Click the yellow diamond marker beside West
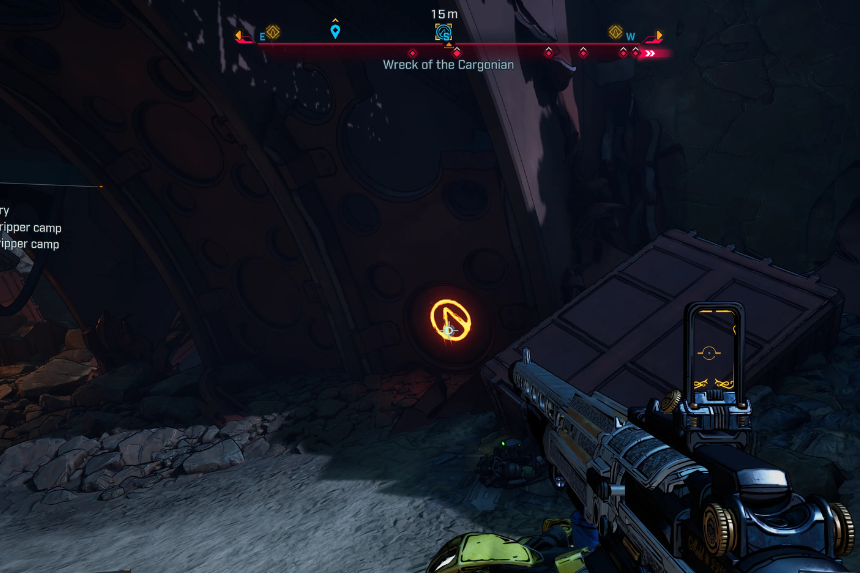The width and height of the screenshot is (860, 573). [x=616, y=32]
